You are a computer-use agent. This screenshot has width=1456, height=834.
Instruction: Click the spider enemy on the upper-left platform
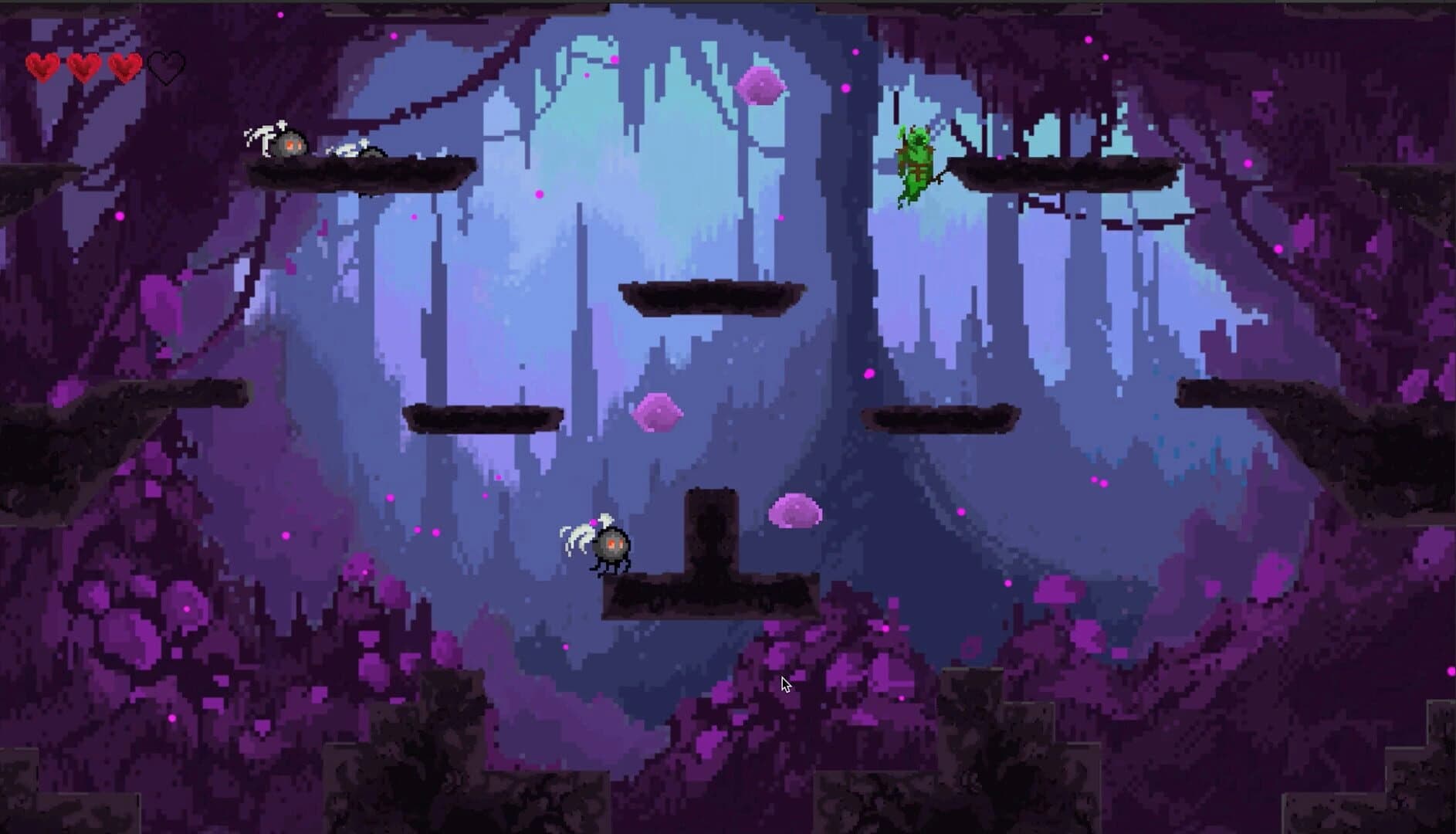click(286, 143)
